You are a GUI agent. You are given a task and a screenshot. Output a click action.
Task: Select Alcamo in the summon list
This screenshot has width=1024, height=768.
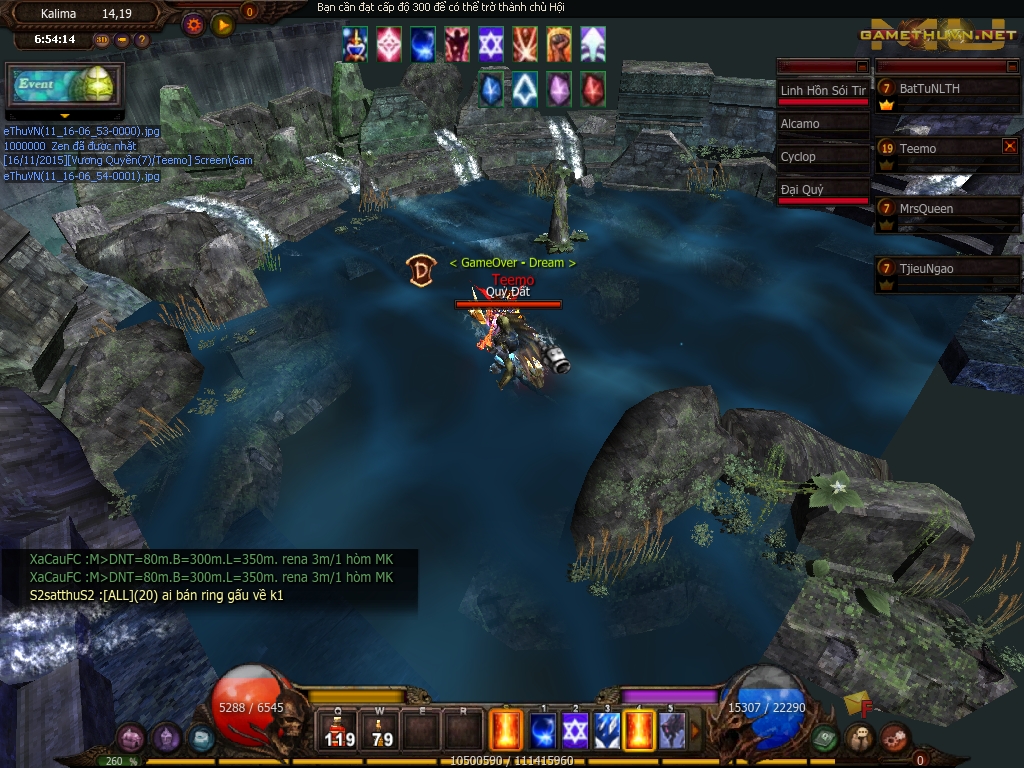[x=824, y=124]
